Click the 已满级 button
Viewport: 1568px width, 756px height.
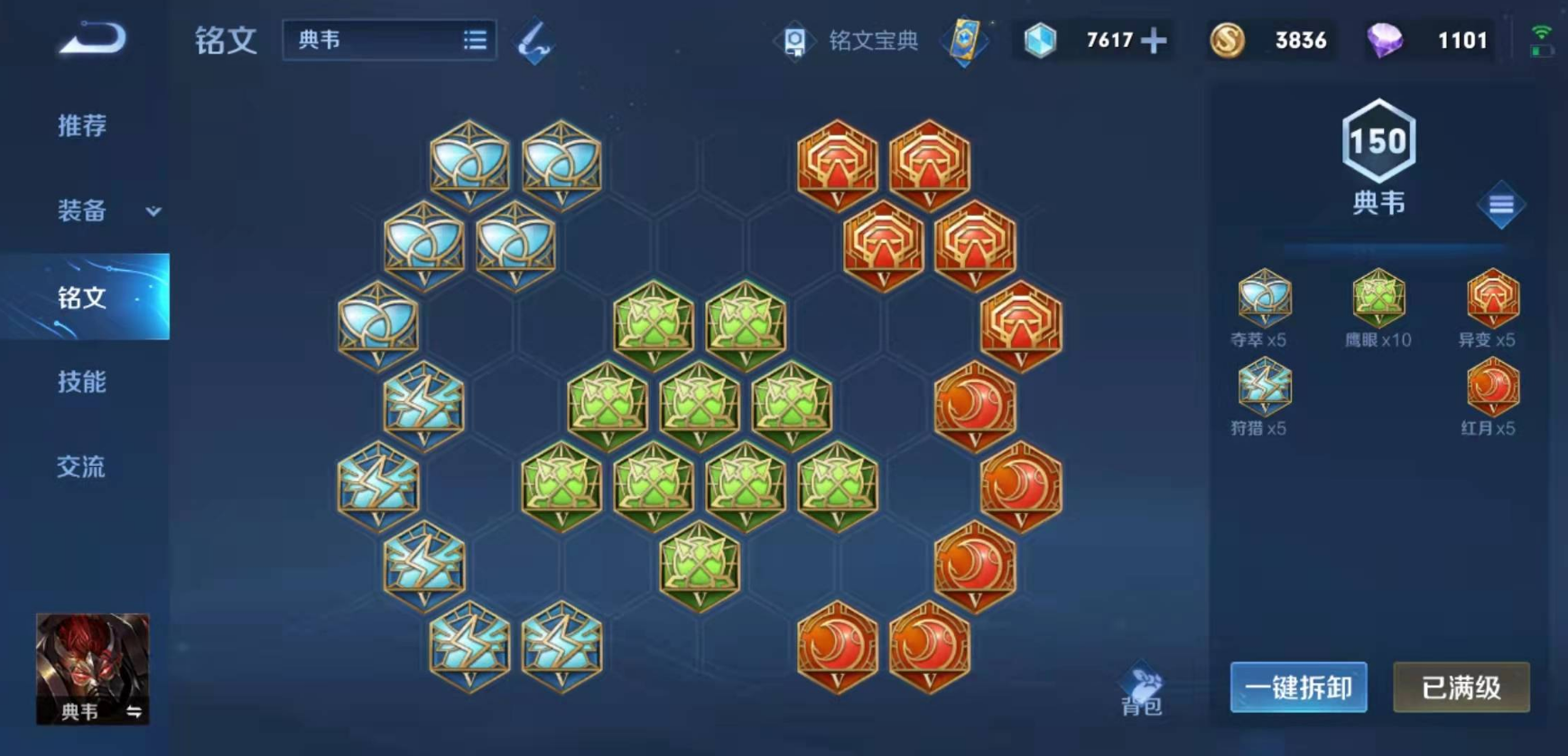(1461, 687)
